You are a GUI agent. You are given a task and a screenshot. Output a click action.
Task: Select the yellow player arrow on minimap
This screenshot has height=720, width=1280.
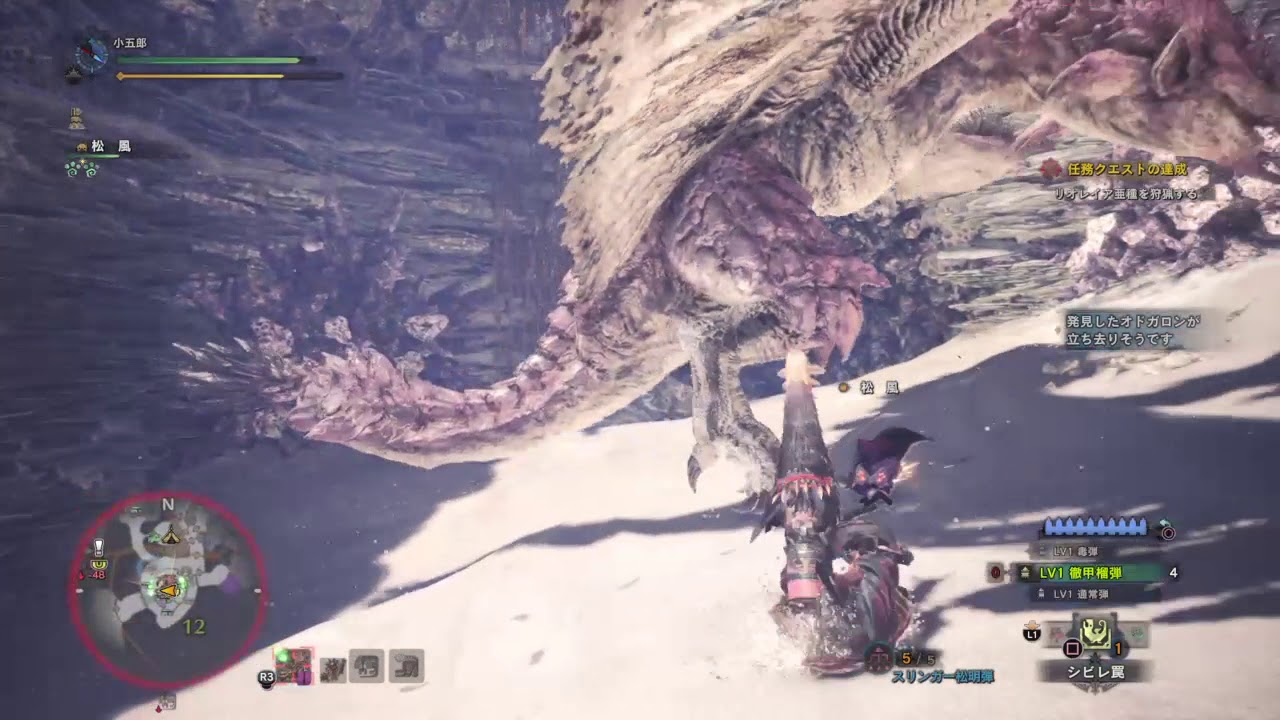tap(171, 591)
